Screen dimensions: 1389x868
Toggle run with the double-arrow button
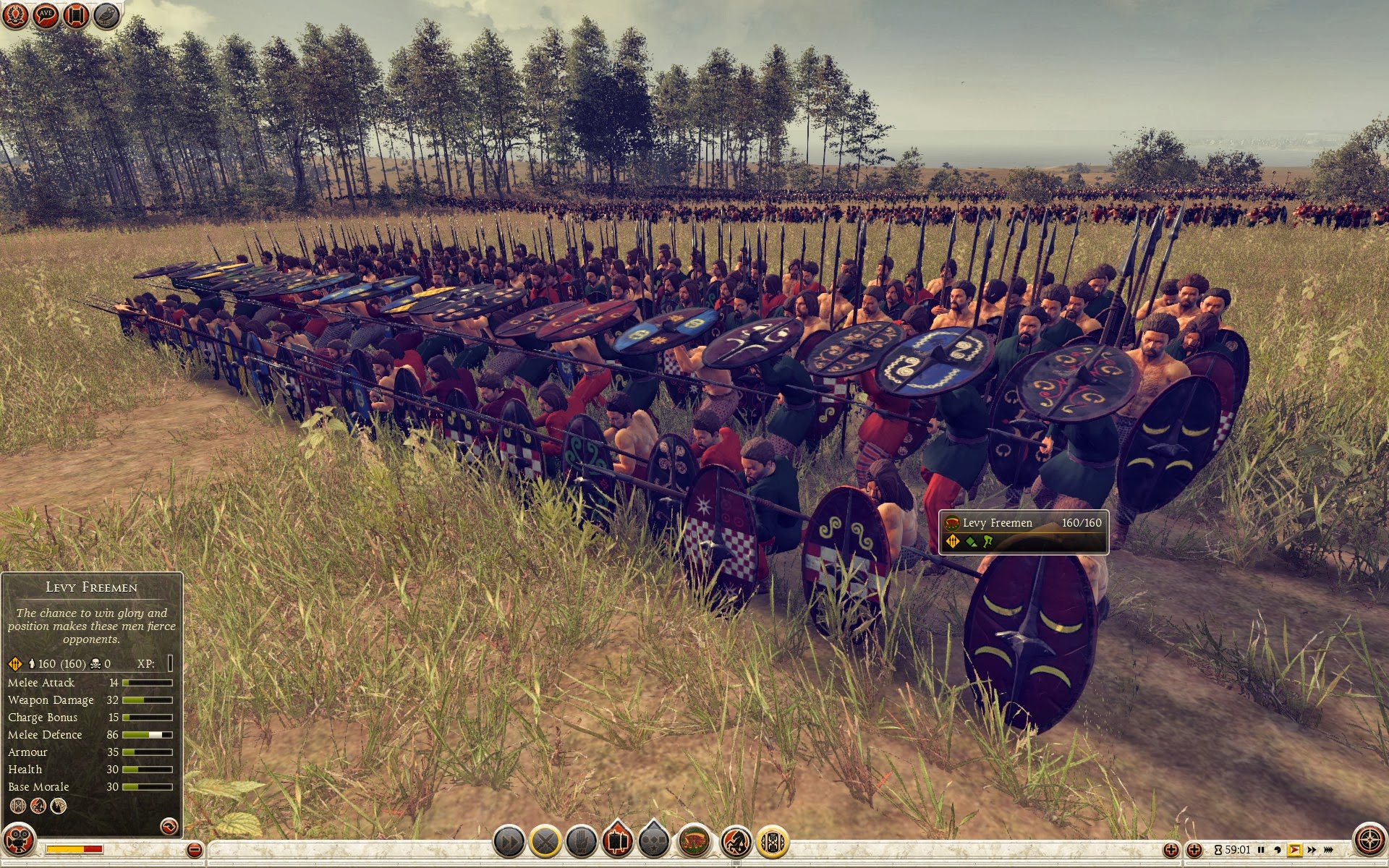[509, 842]
